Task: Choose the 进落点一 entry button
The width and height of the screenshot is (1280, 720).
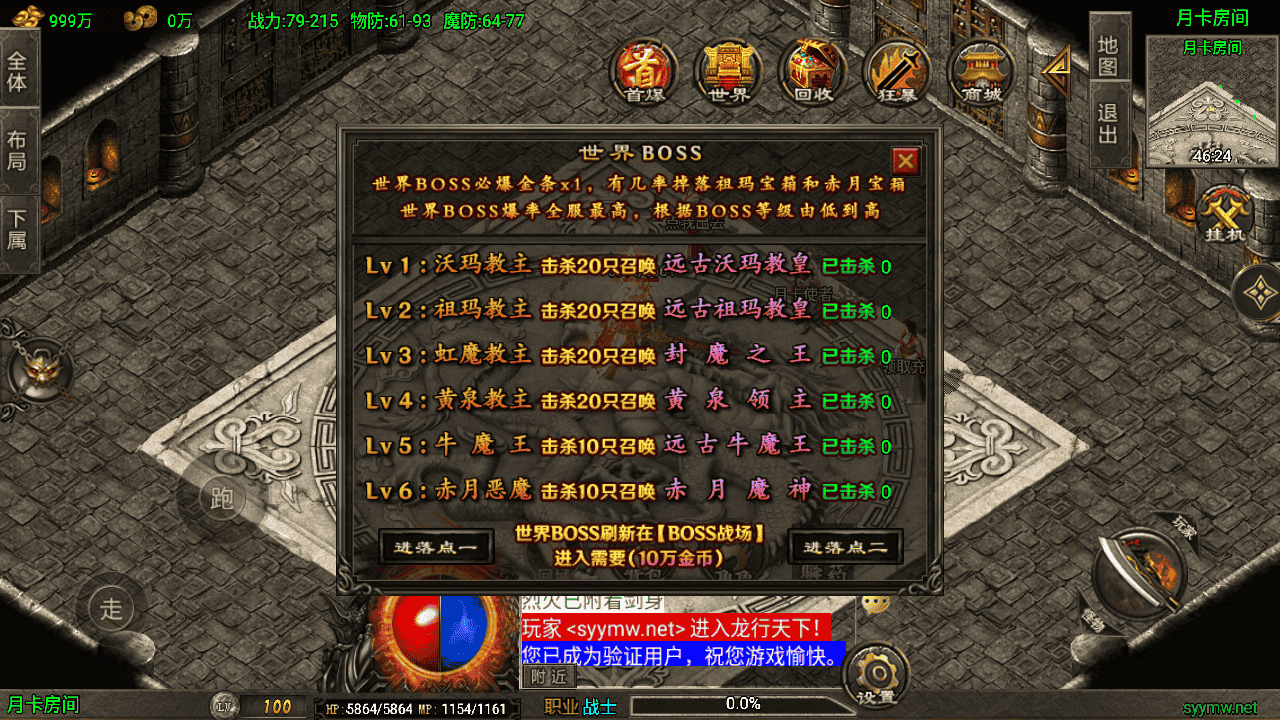Action: (436, 547)
